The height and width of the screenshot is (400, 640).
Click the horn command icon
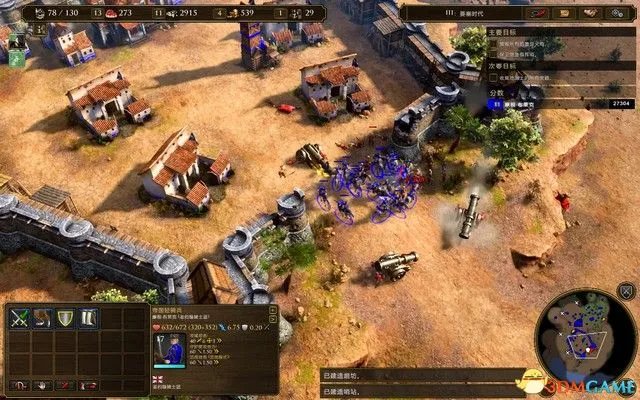tap(43, 318)
